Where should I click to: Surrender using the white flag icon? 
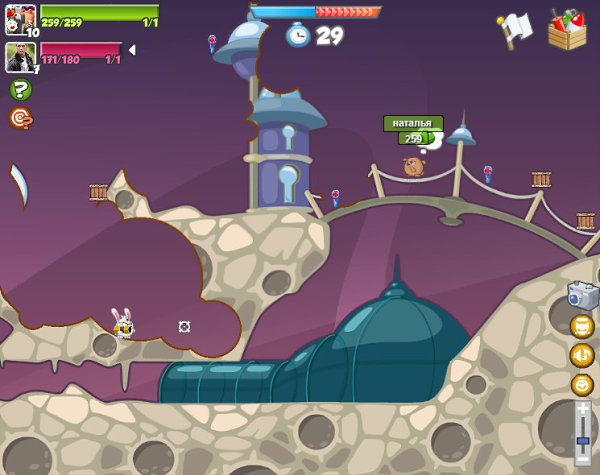[x=515, y=27]
